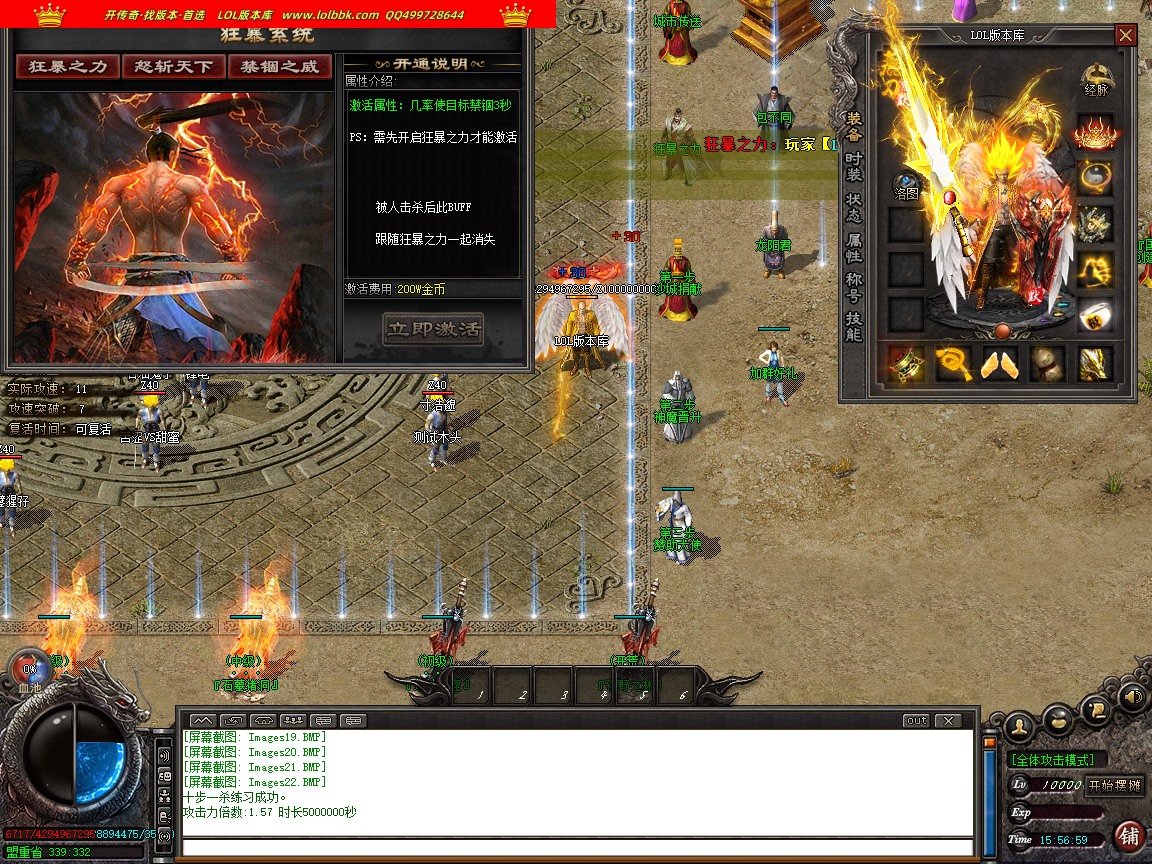Click the 洛图 orb icon
This screenshot has height=864, width=1152.
[905, 184]
